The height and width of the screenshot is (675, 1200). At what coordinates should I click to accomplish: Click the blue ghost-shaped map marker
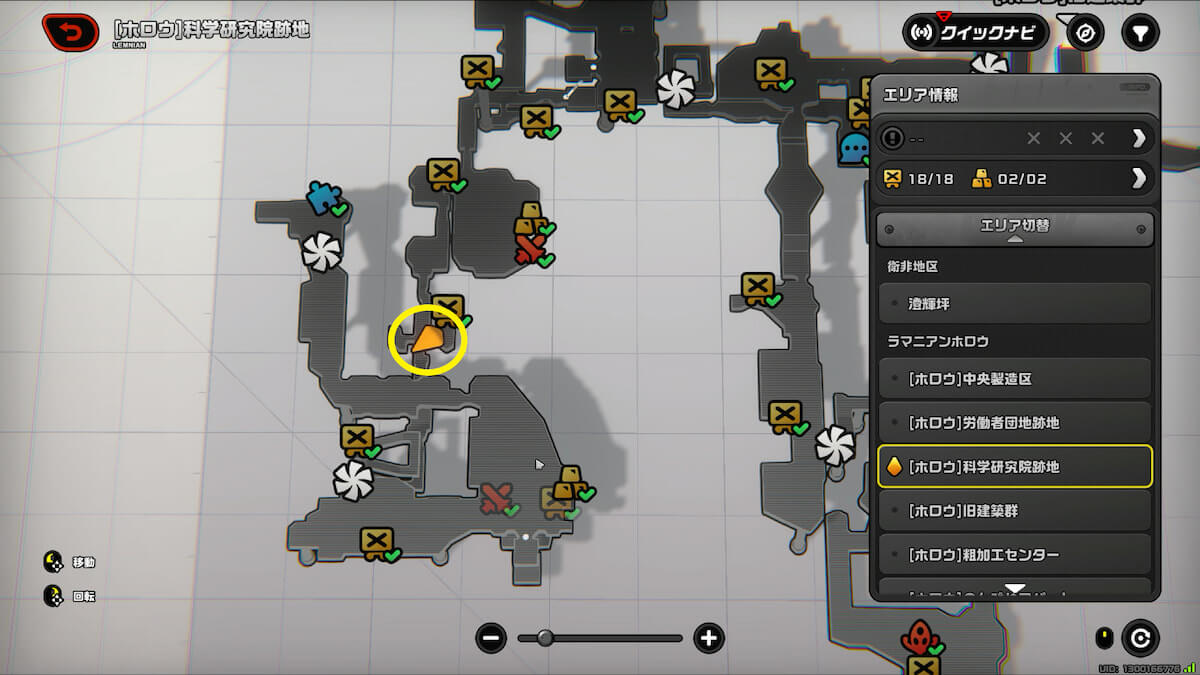tap(855, 148)
